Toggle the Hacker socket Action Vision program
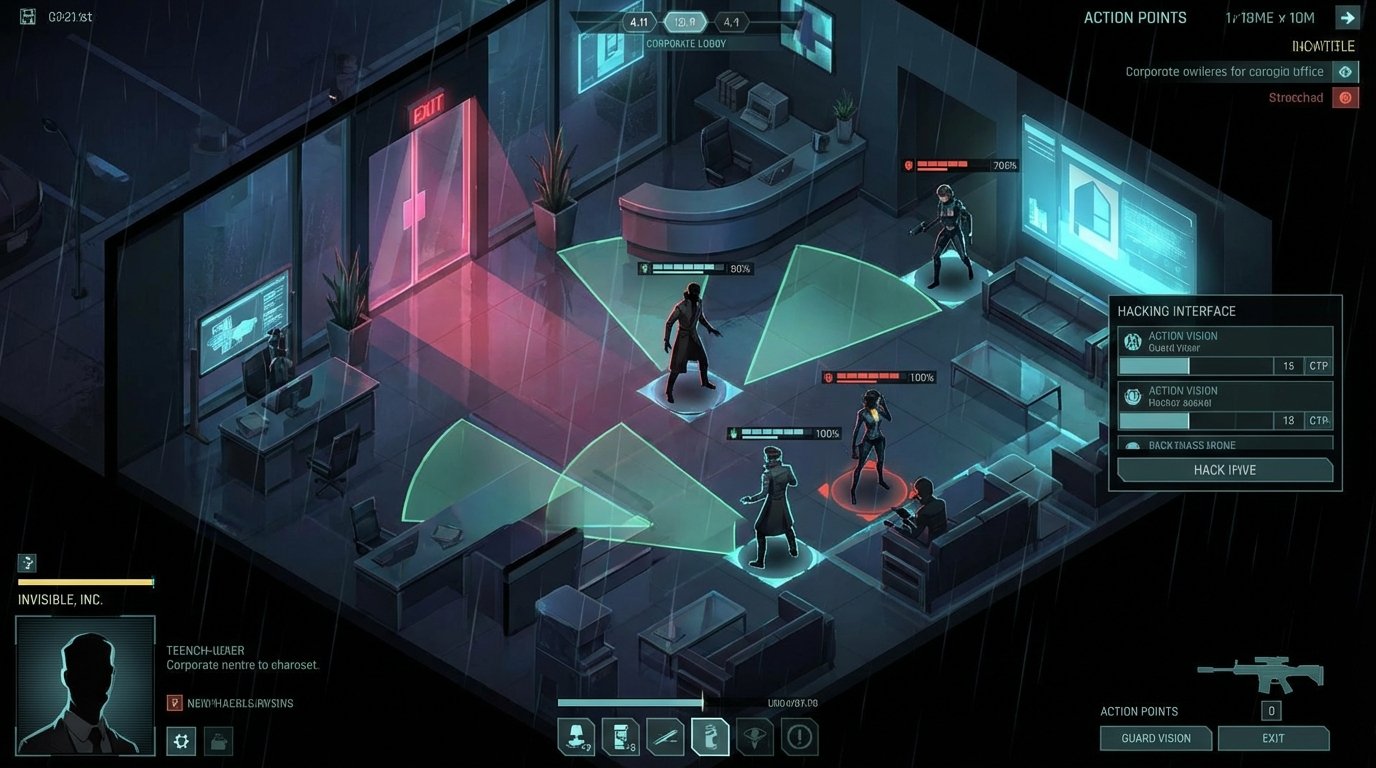Image resolution: width=1376 pixels, height=768 pixels. 1131,396
